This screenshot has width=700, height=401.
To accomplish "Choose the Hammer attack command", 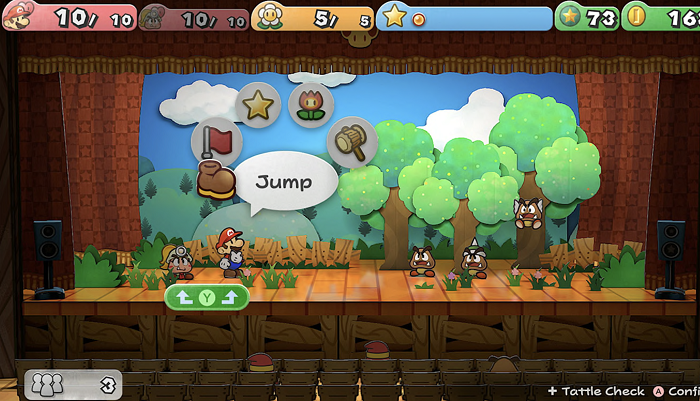I will (352, 142).
